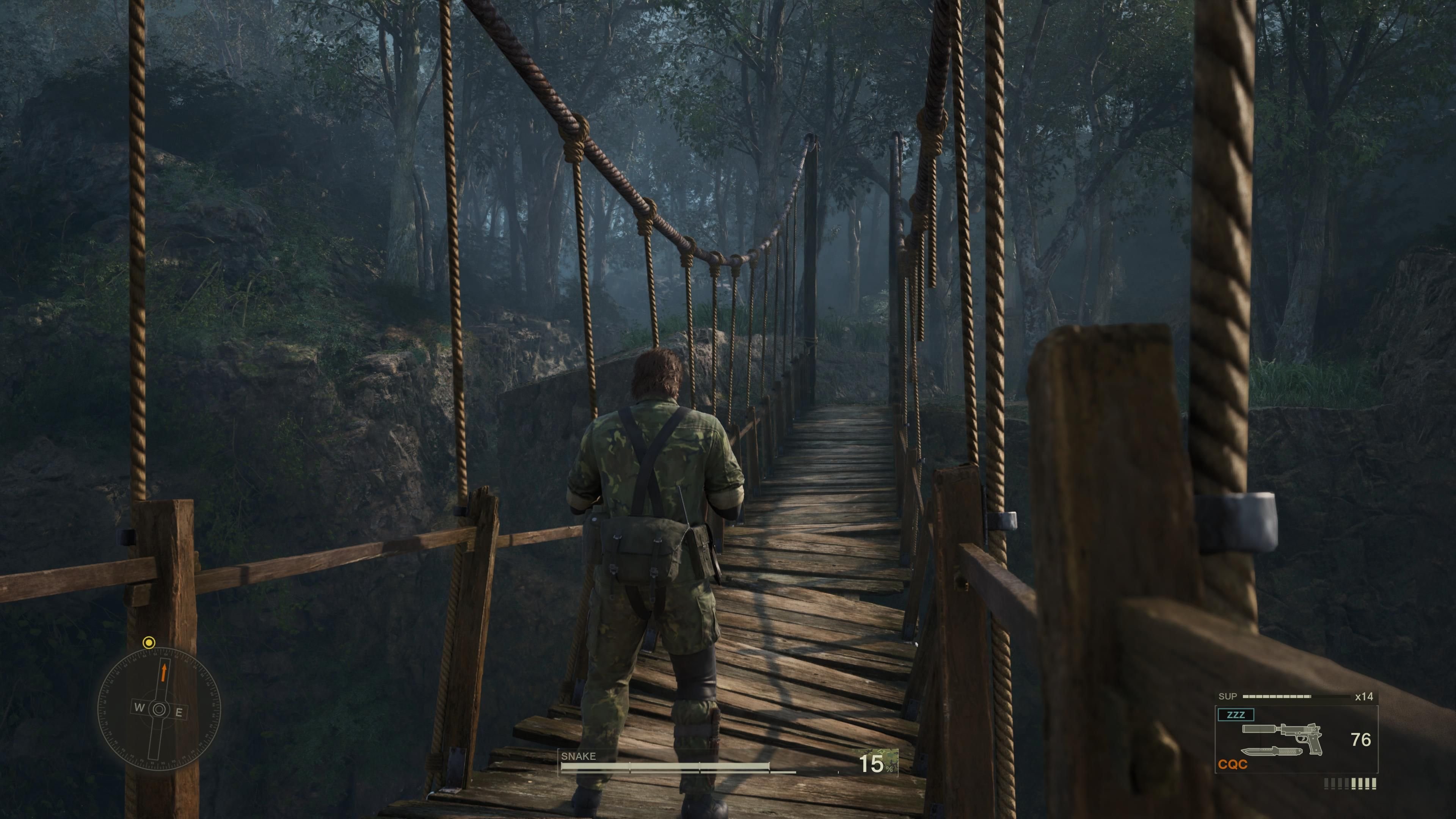Click the yellow objective marker above the compass
Screen dimensions: 1456x819
coord(149,643)
